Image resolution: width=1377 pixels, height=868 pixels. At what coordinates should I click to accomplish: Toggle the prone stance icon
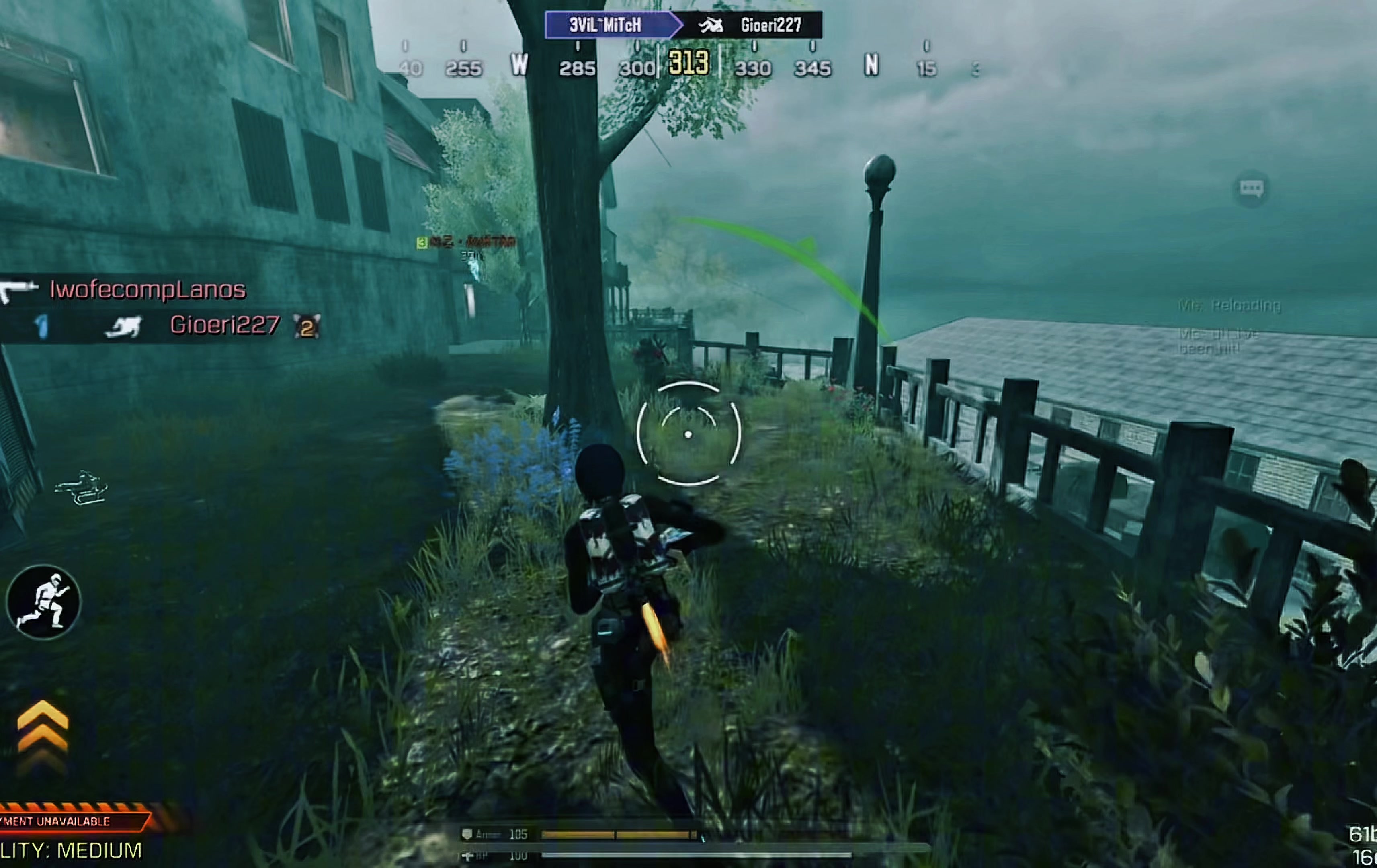[x=81, y=488]
